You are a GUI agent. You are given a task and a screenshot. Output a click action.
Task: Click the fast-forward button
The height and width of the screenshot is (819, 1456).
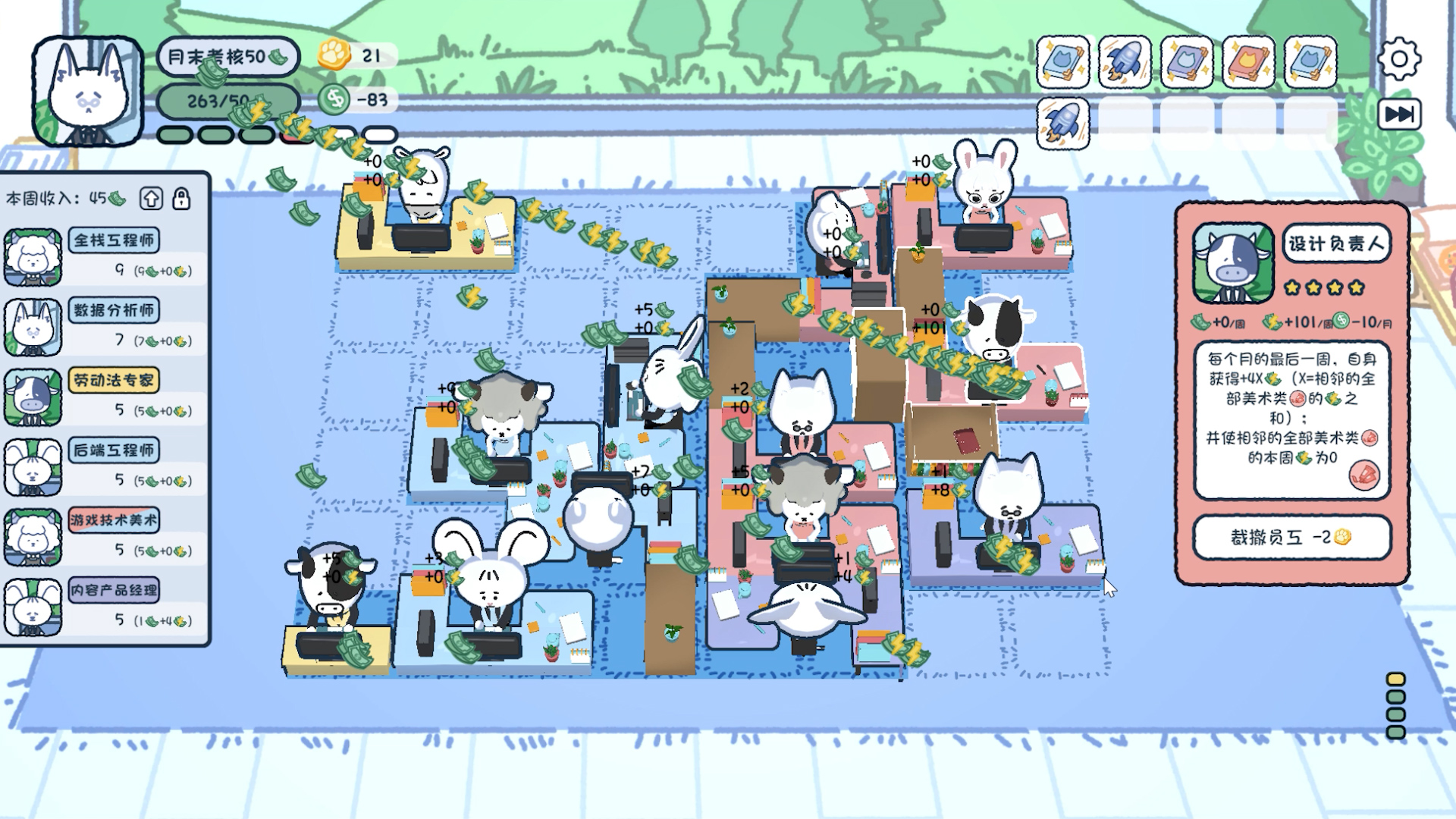click(1399, 115)
